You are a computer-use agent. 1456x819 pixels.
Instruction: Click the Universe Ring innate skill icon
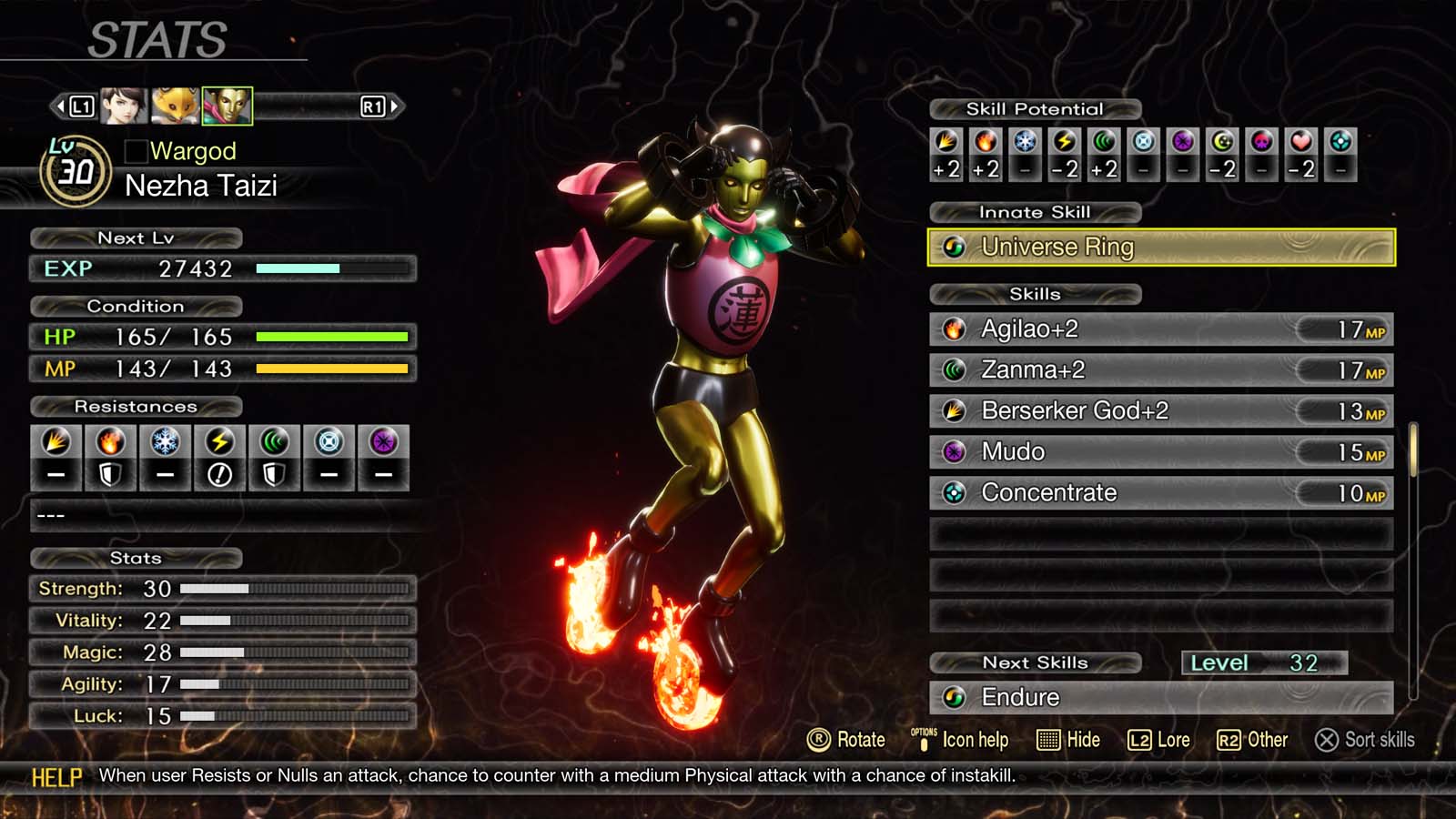coord(955,247)
